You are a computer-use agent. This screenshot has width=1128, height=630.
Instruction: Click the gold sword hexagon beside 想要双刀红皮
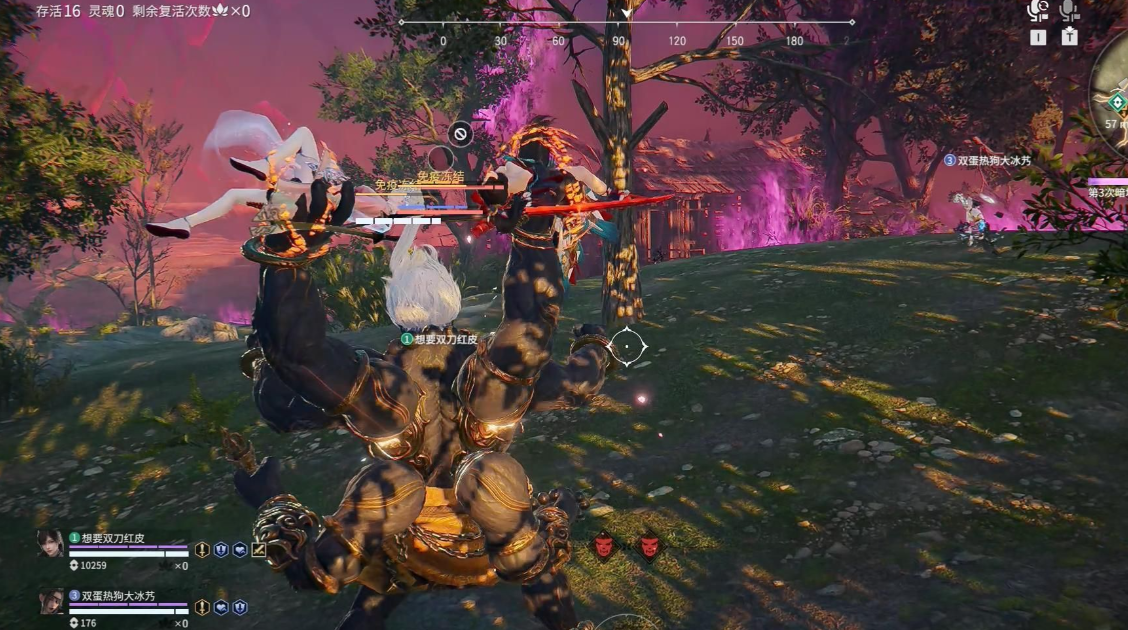pyautogui.click(x=202, y=549)
